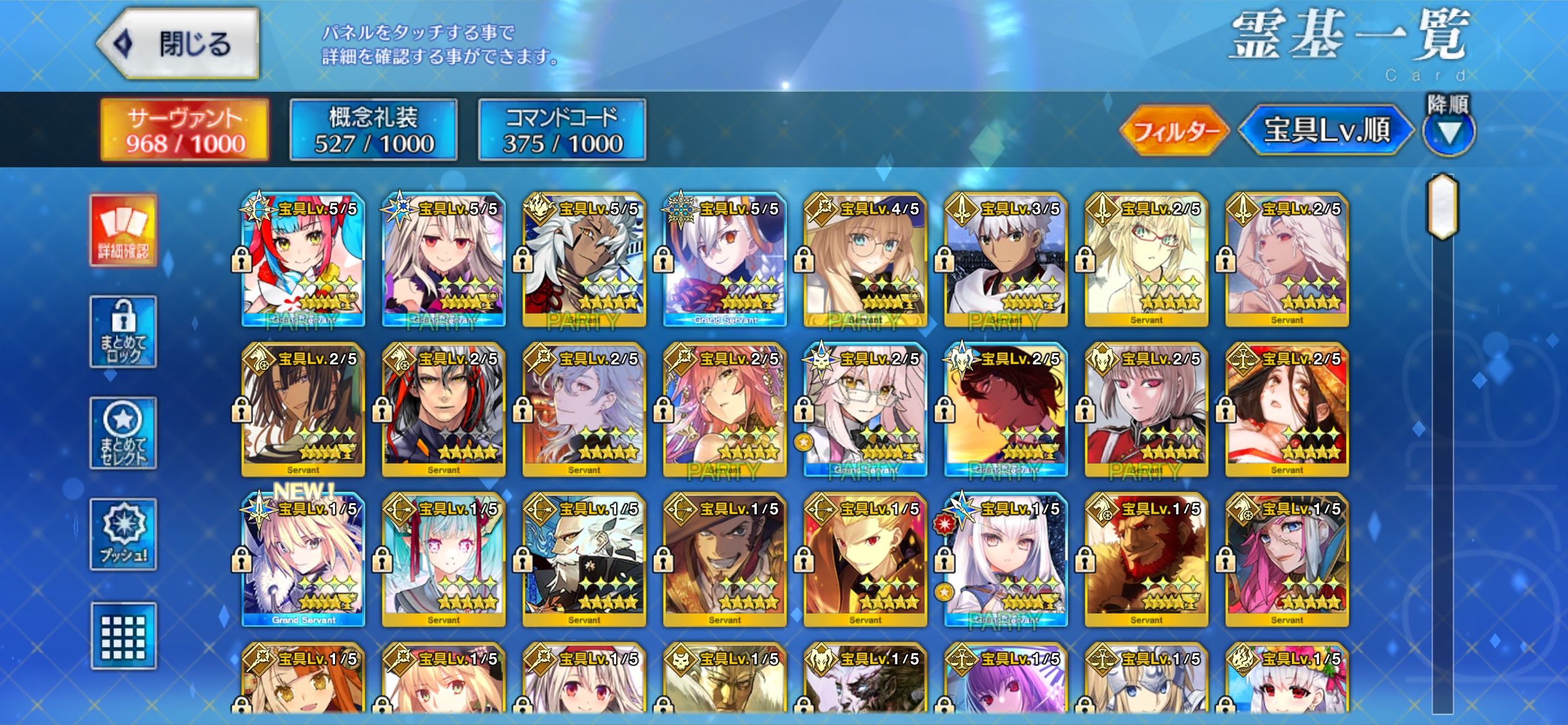This screenshot has height=725, width=1568.
Task: Choose the まとめてロック button
Action: click(x=123, y=332)
